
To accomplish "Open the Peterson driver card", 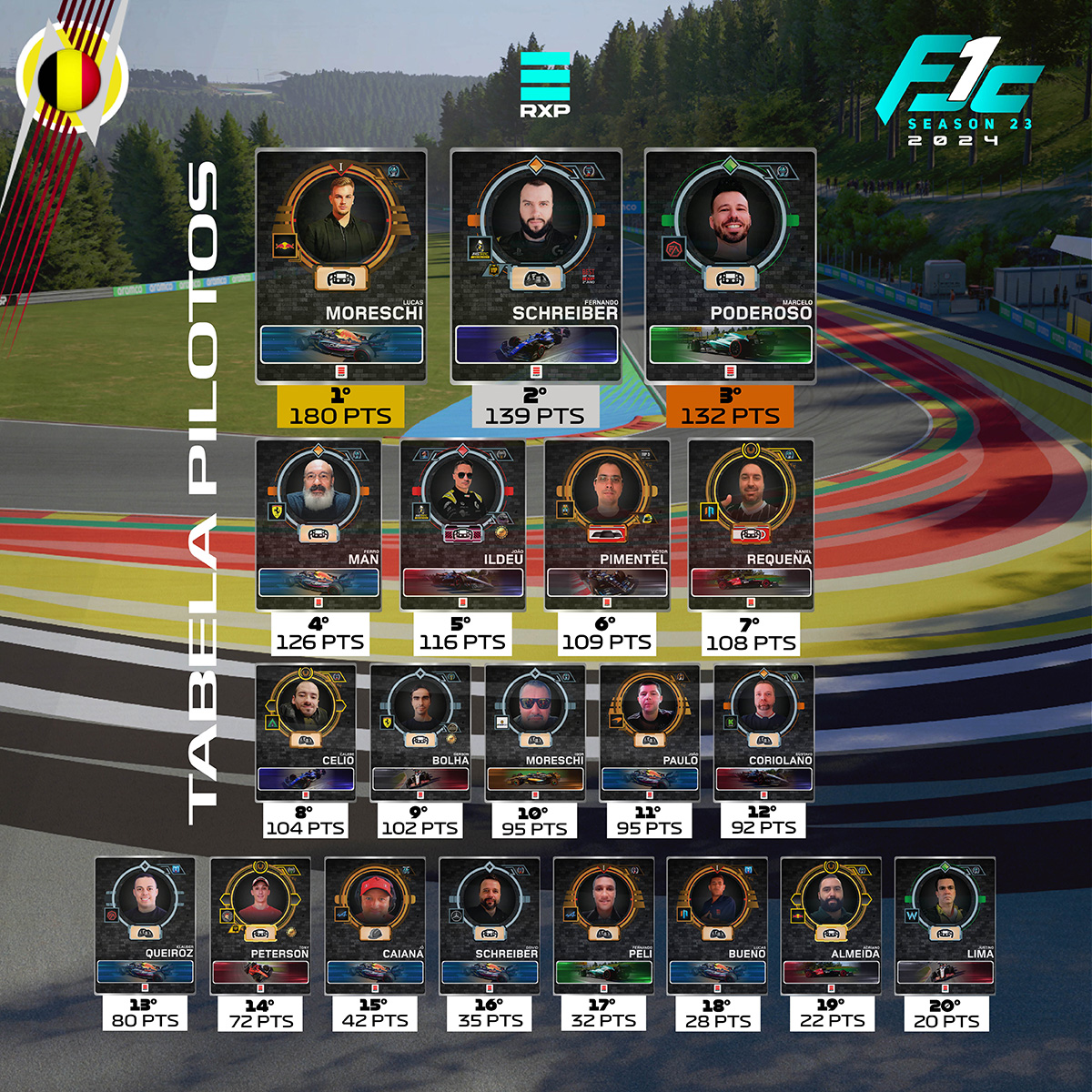I will 260,925.
